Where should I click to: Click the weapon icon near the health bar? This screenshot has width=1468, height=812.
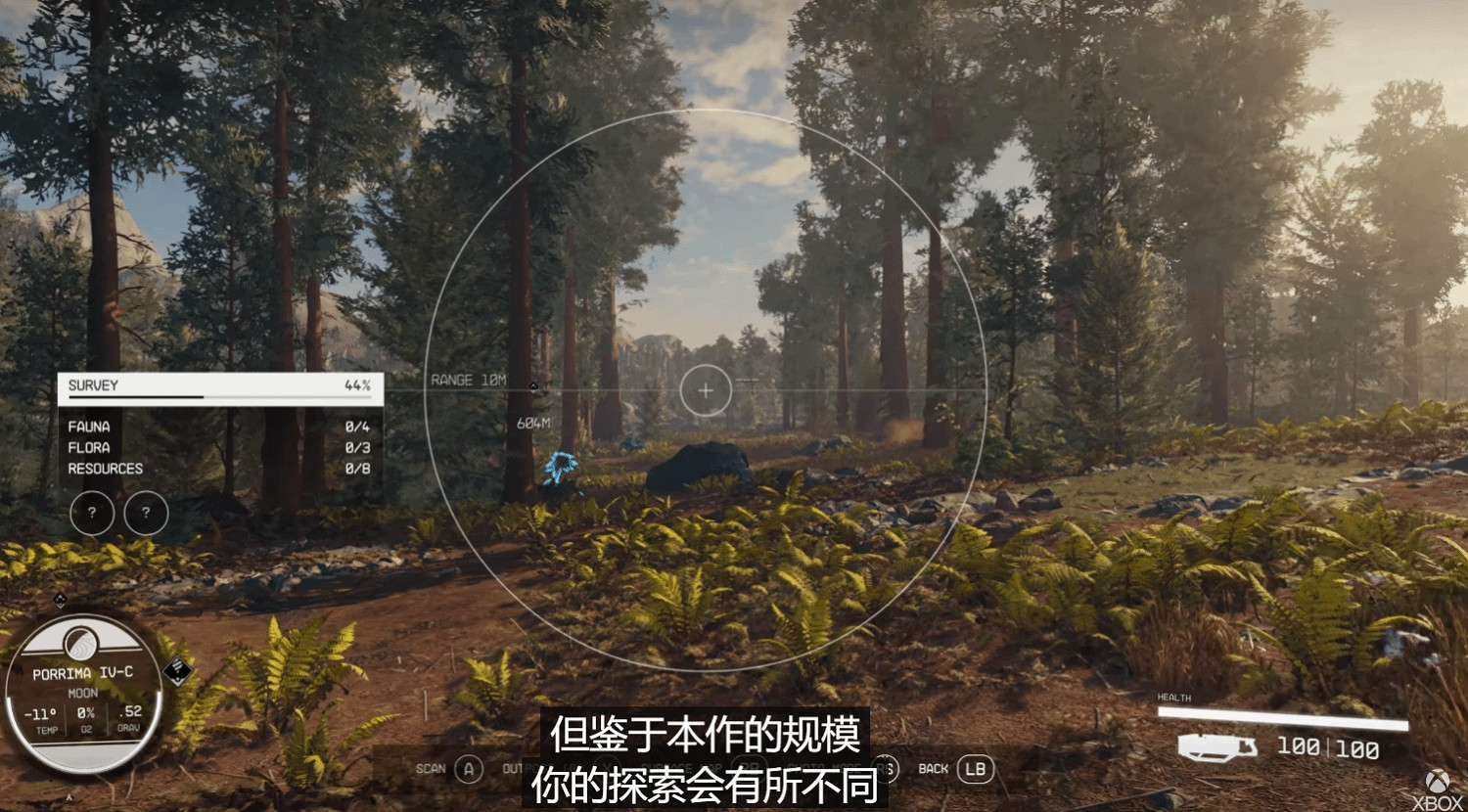1218,745
